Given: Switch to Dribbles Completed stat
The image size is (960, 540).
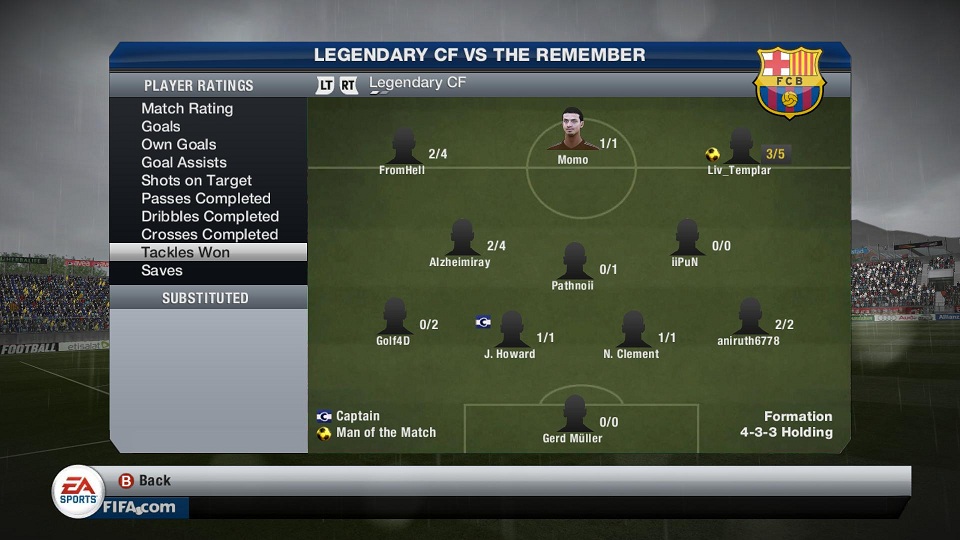Looking at the screenshot, I should [x=210, y=216].
